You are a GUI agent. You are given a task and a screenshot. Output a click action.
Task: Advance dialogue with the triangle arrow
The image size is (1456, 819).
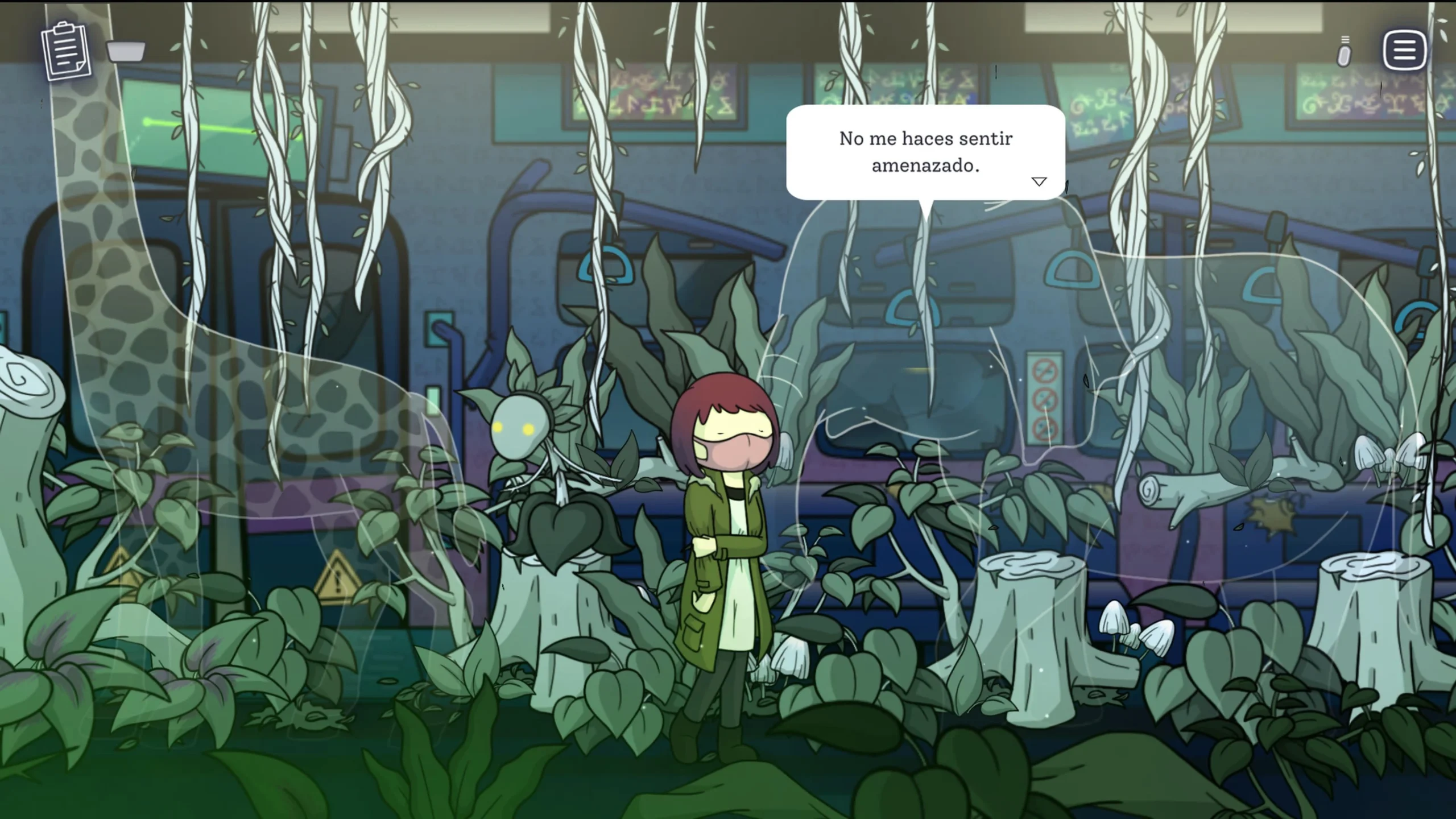tap(1039, 182)
